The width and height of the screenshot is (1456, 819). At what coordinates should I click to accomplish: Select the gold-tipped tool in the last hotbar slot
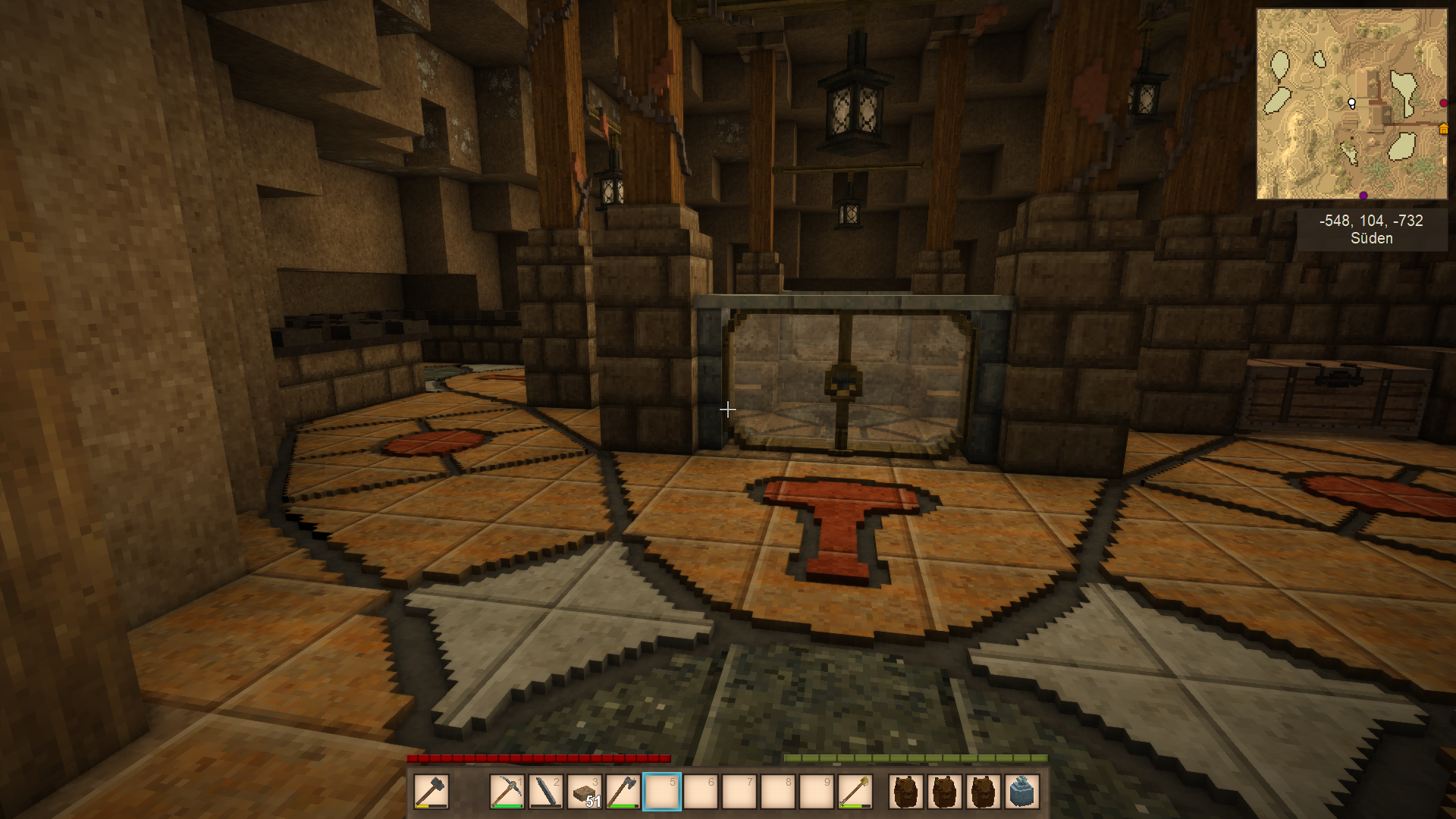pyautogui.click(x=855, y=792)
